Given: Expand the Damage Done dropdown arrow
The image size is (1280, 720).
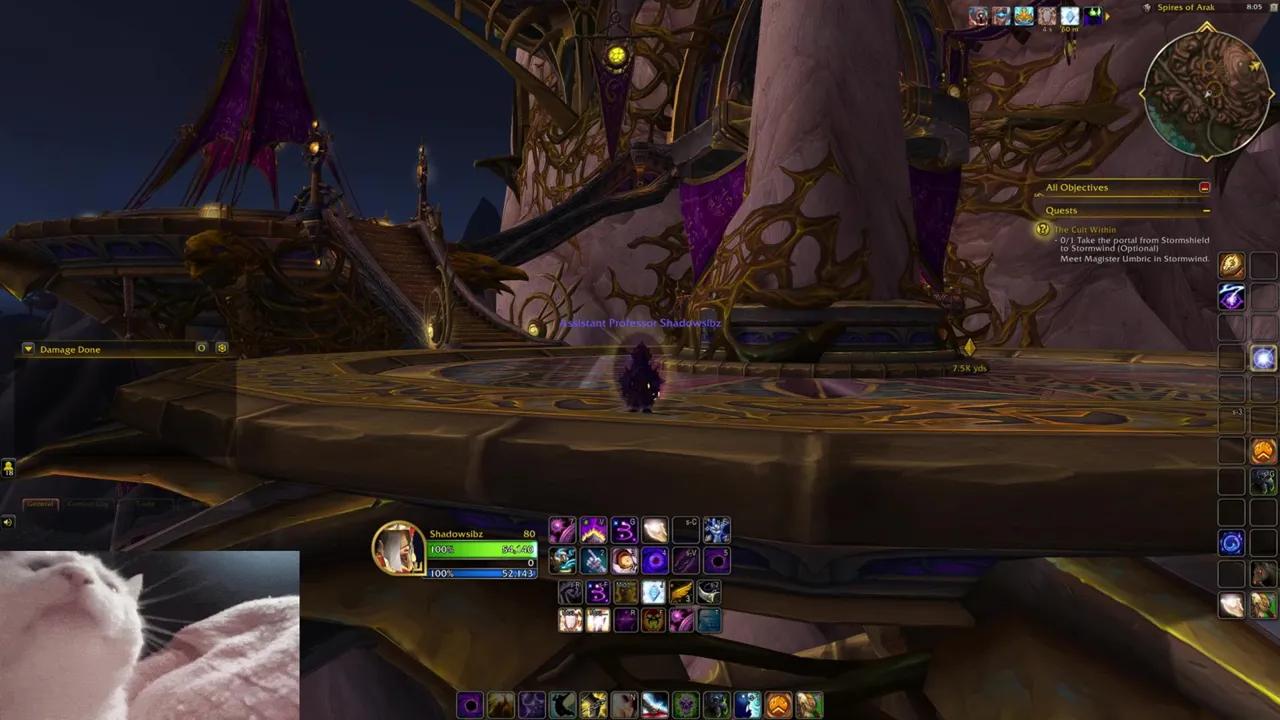Looking at the screenshot, I should click(27, 349).
